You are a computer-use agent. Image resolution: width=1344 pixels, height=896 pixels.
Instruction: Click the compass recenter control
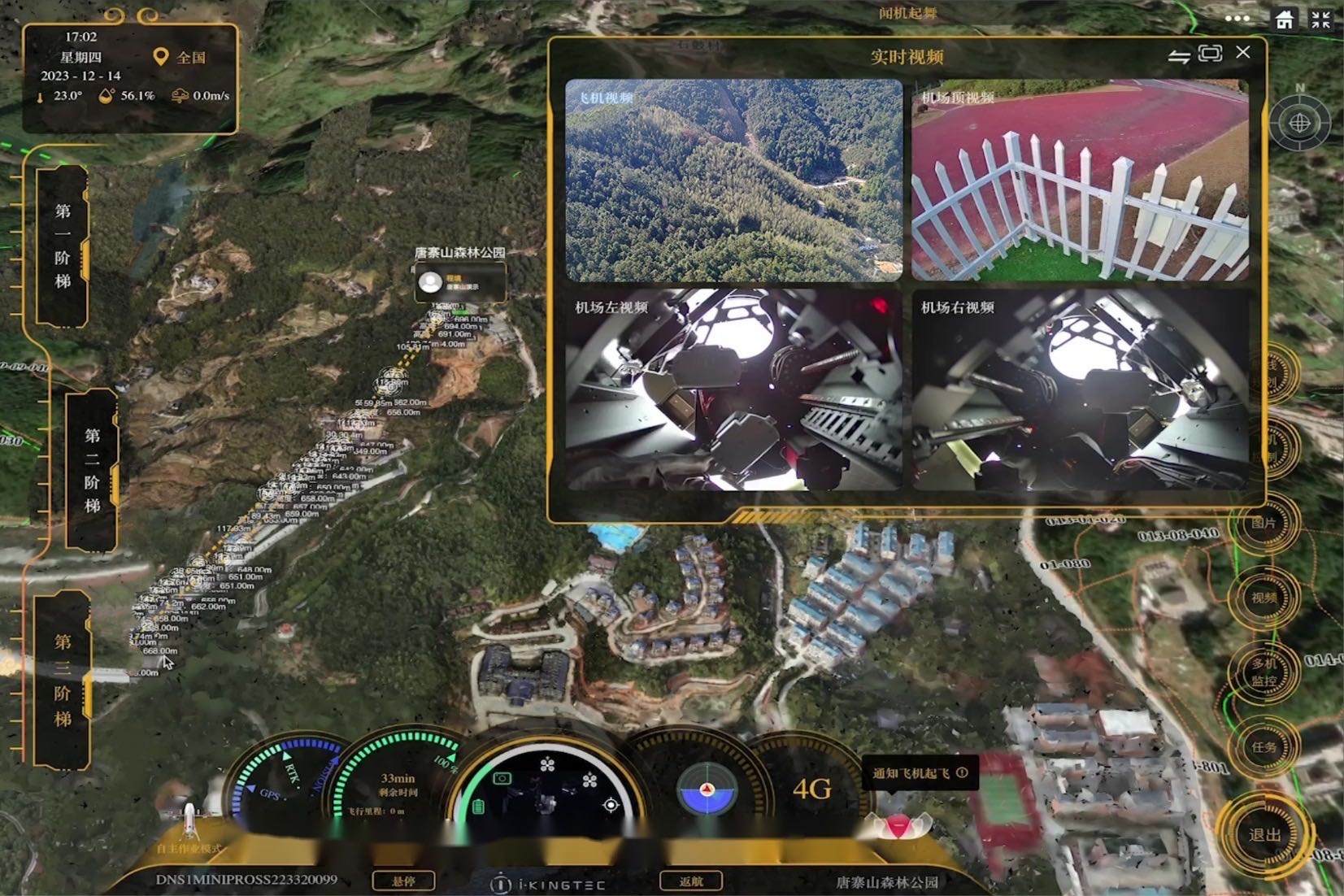[x=1299, y=124]
